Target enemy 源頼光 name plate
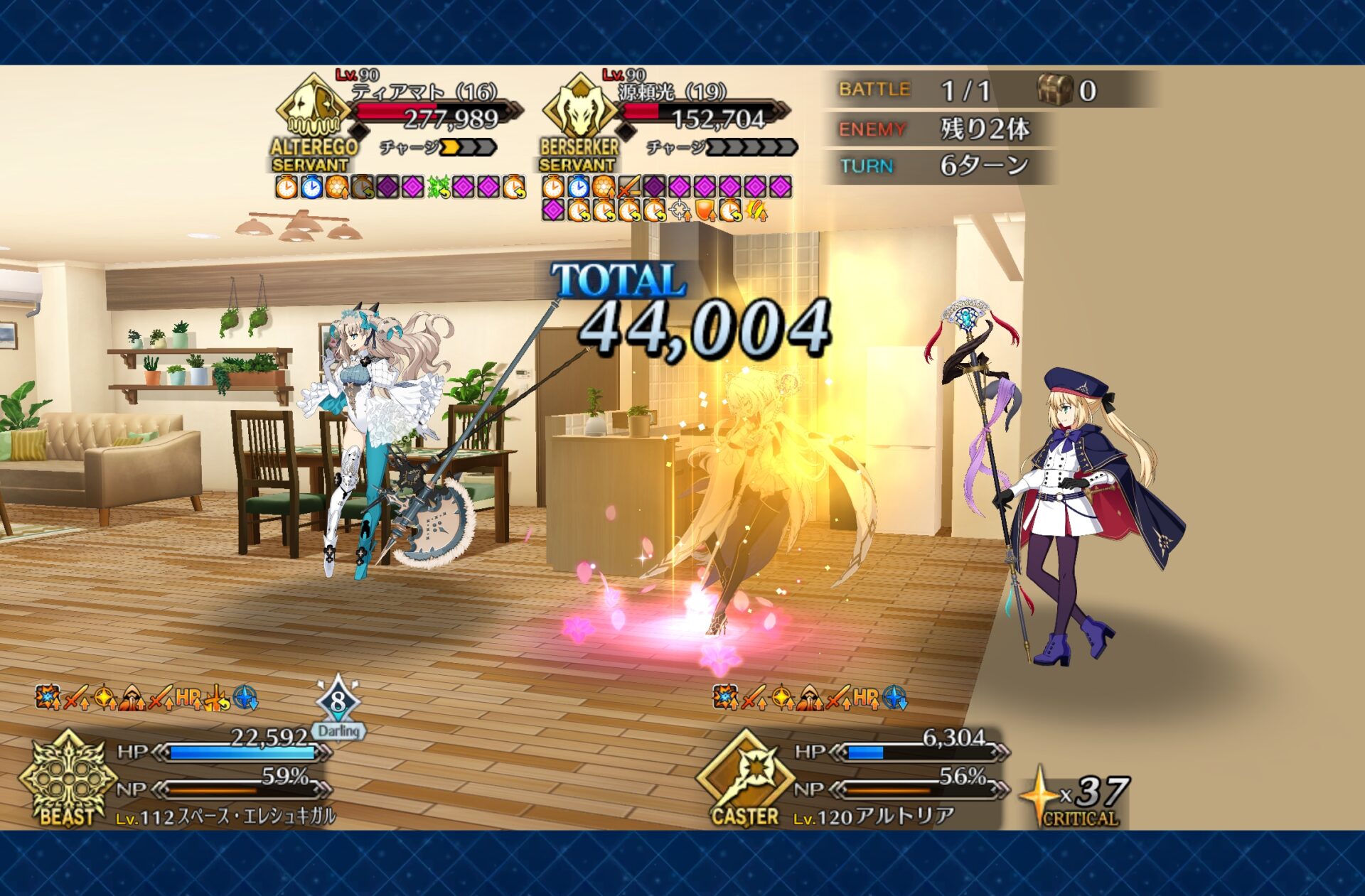 tap(672, 92)
